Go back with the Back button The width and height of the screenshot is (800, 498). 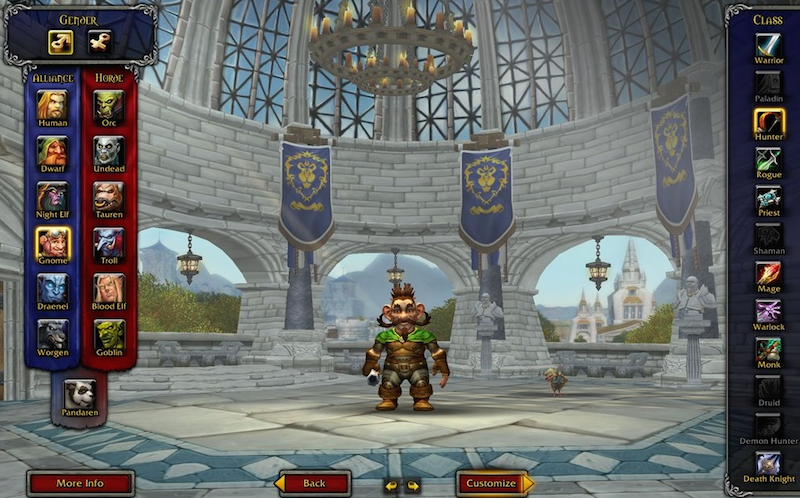point(314,483)
